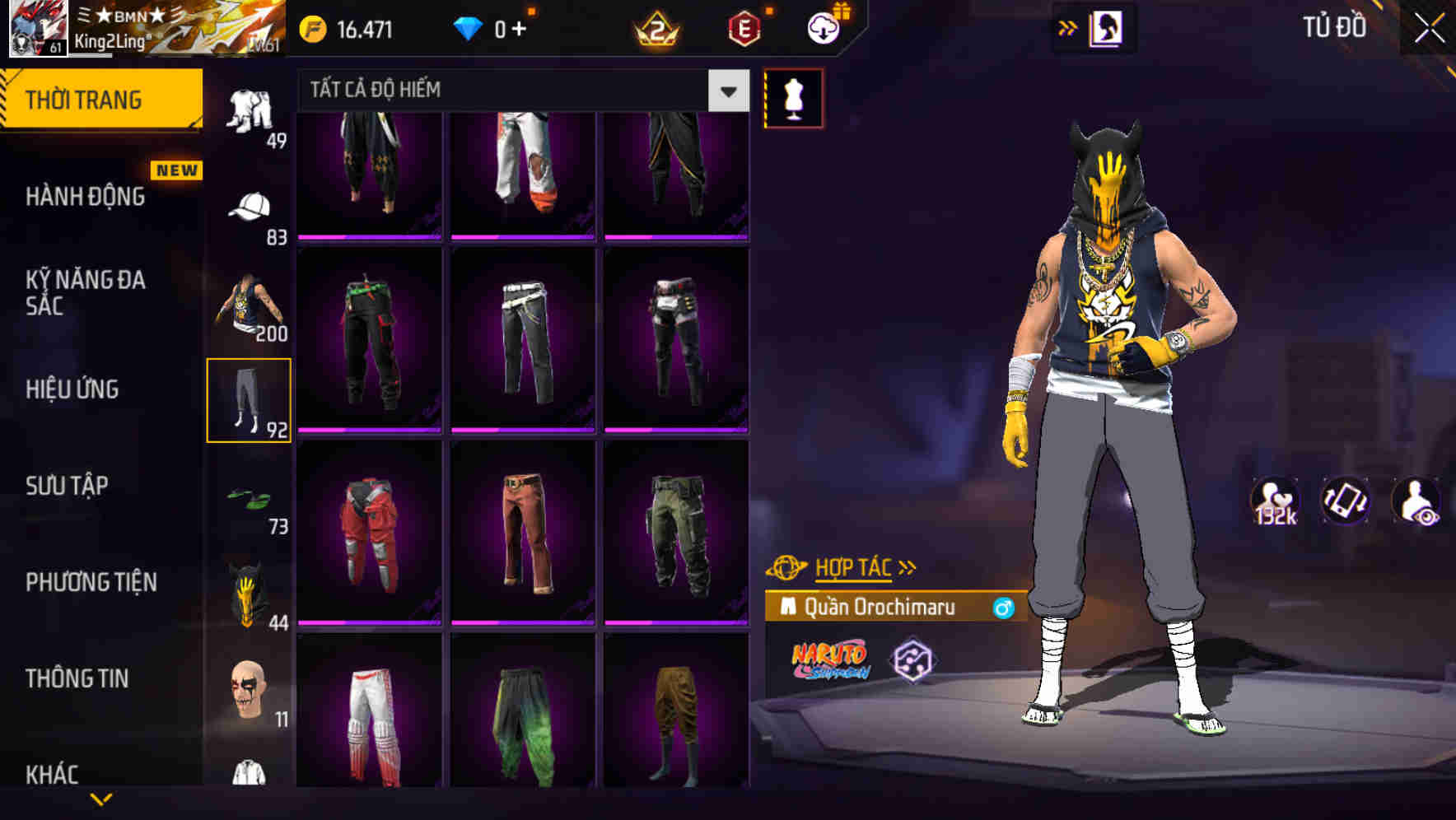1456x820 pixels.
Task: Toggle the male gender symbol on Quần Orochimaru
Action: [1006, 608]
